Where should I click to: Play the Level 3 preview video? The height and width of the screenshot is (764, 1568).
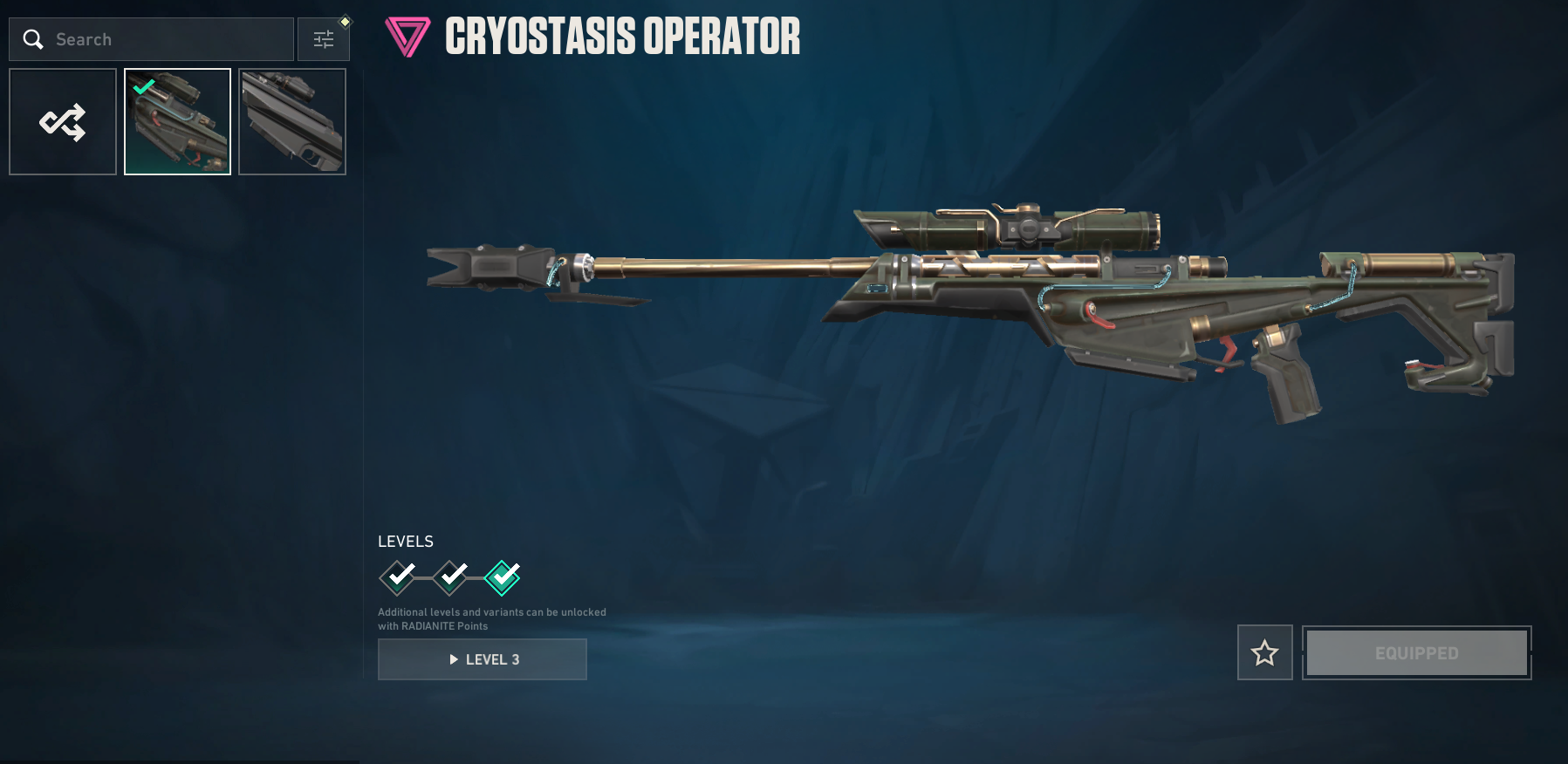tap(483, 659)
